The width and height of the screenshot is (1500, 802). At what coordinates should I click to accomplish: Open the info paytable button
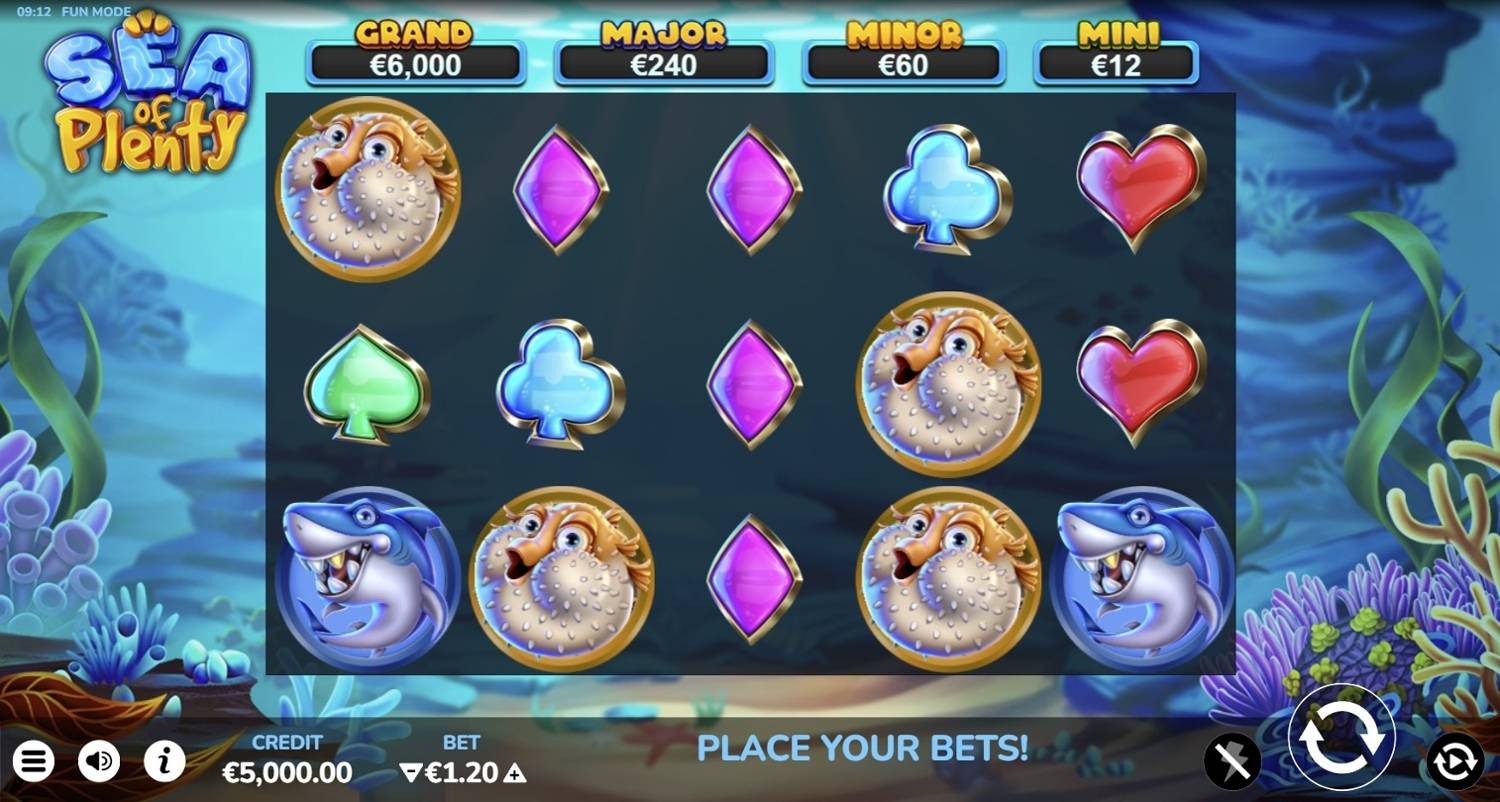coord(164,762)
